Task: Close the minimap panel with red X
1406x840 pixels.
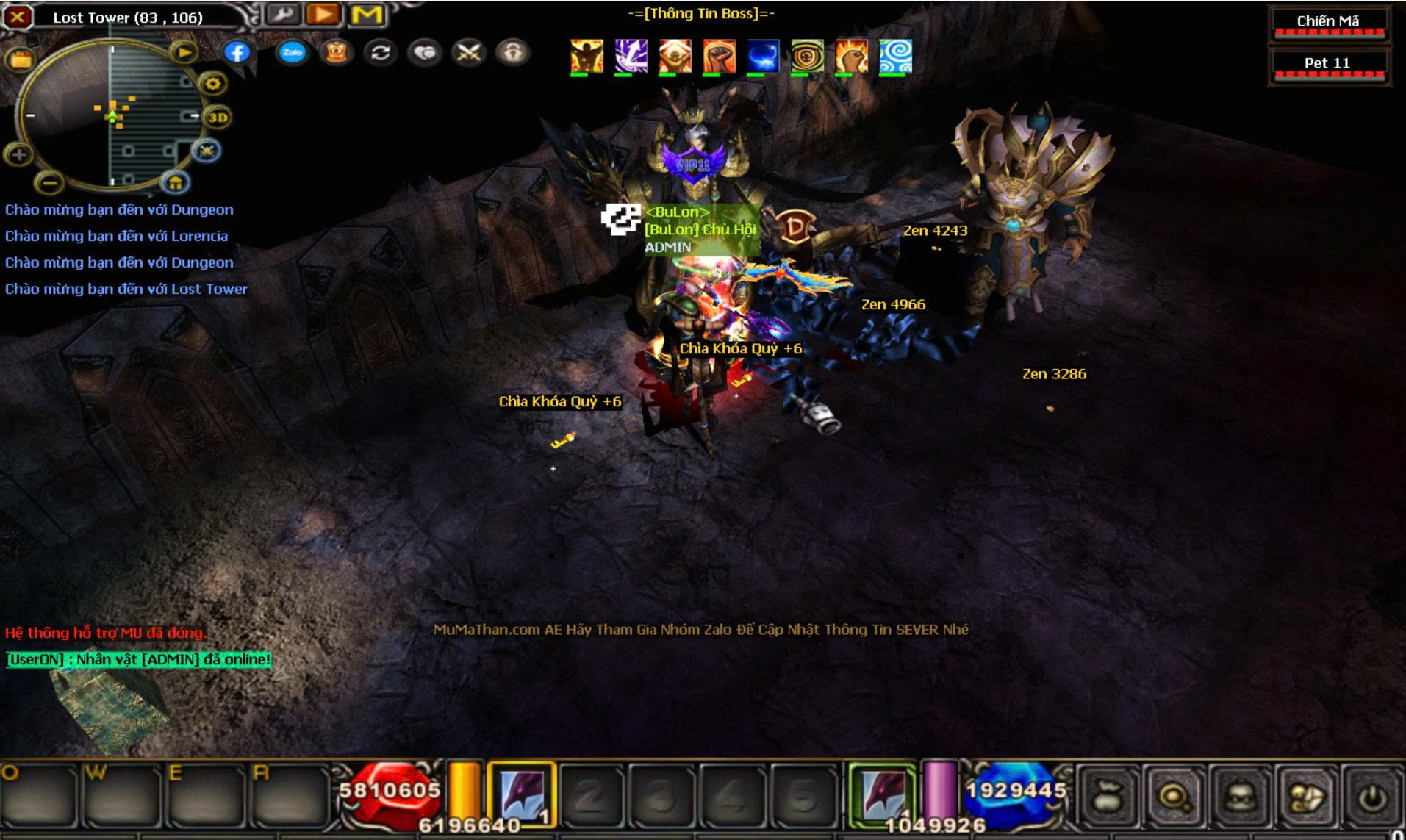Action: (18, 17)
